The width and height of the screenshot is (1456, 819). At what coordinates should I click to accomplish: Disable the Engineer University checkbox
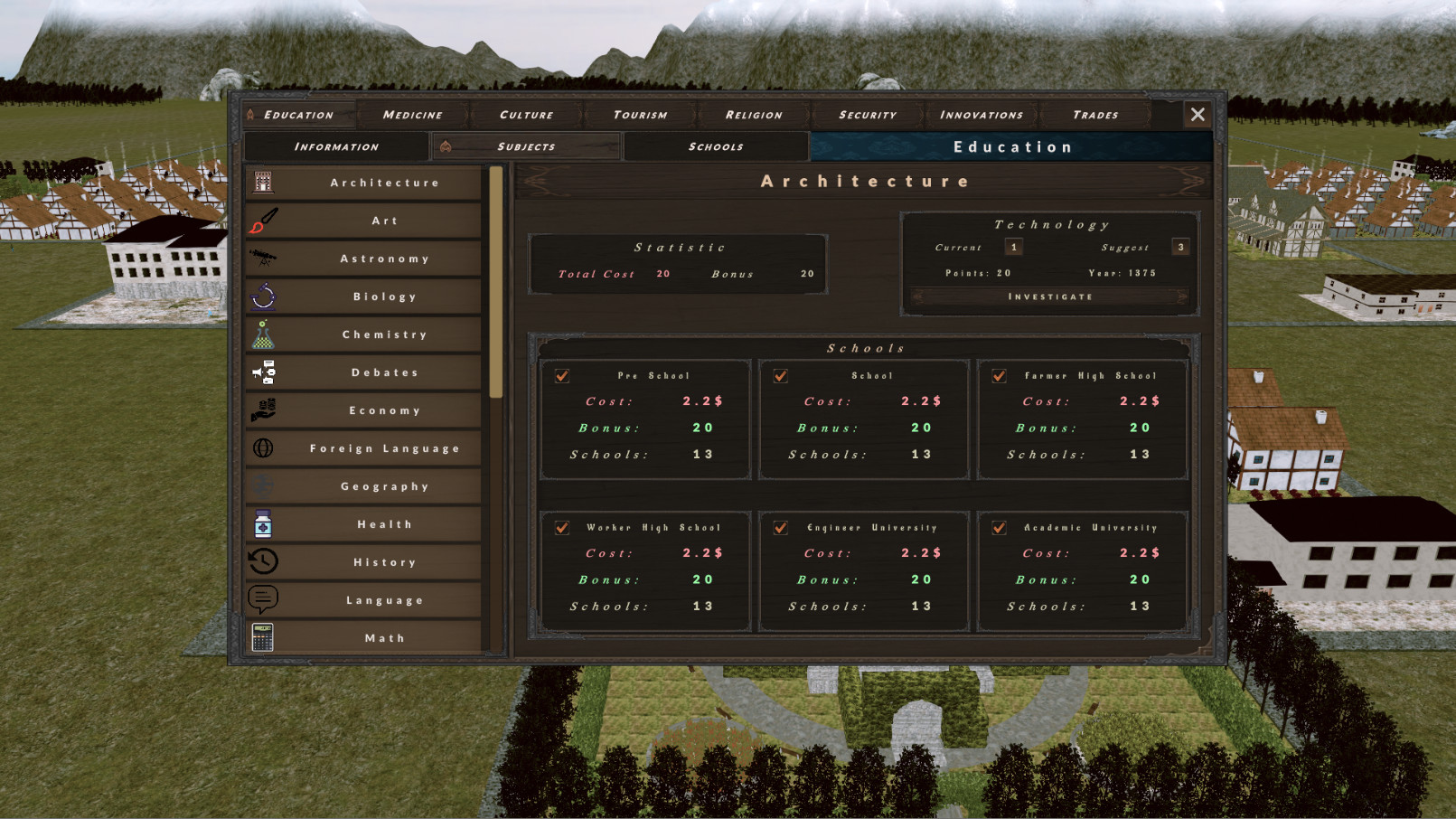tap(778, 527)
